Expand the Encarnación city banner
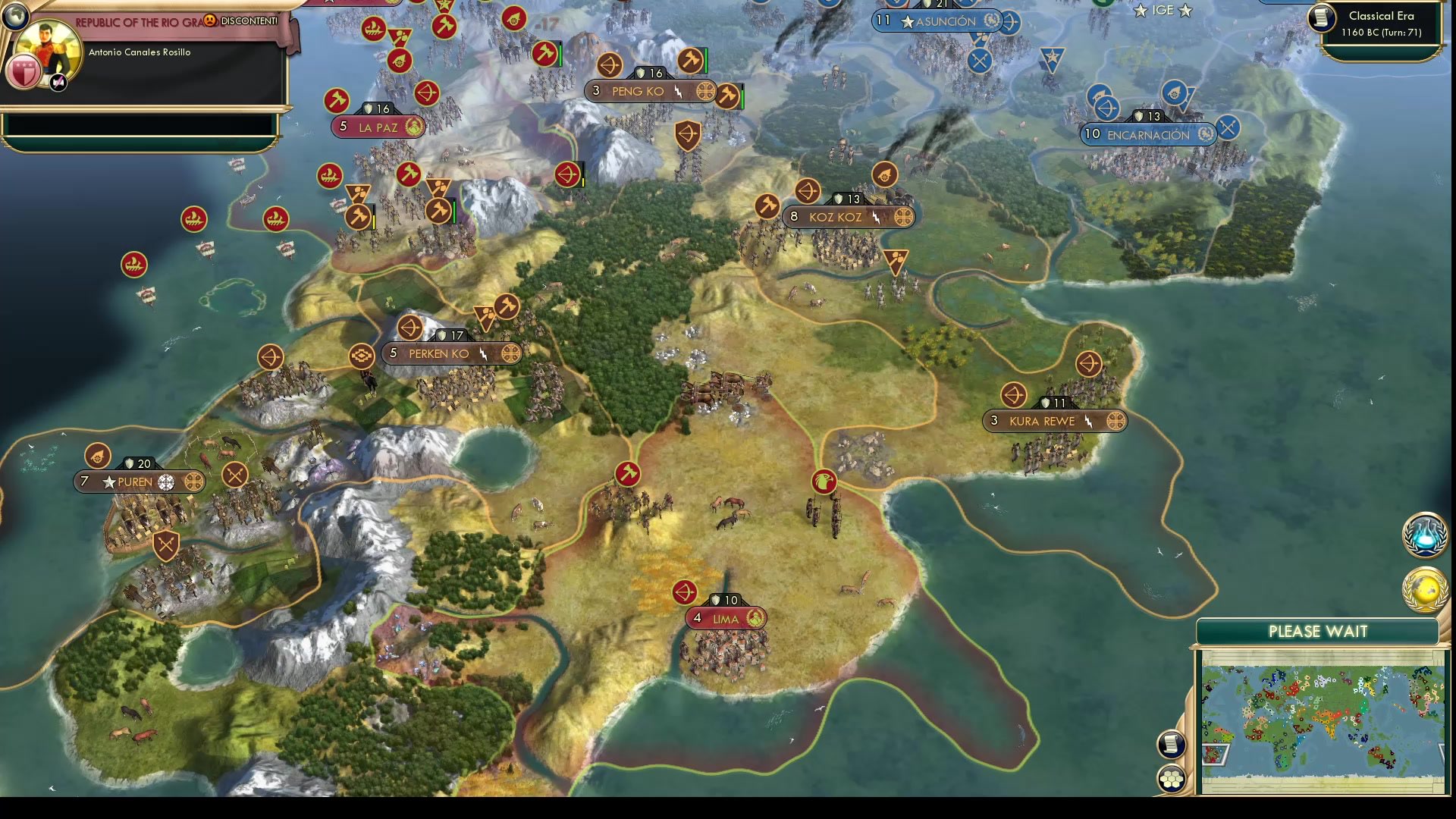This screenshot has height=819, width=1456. click(1147, 134)
